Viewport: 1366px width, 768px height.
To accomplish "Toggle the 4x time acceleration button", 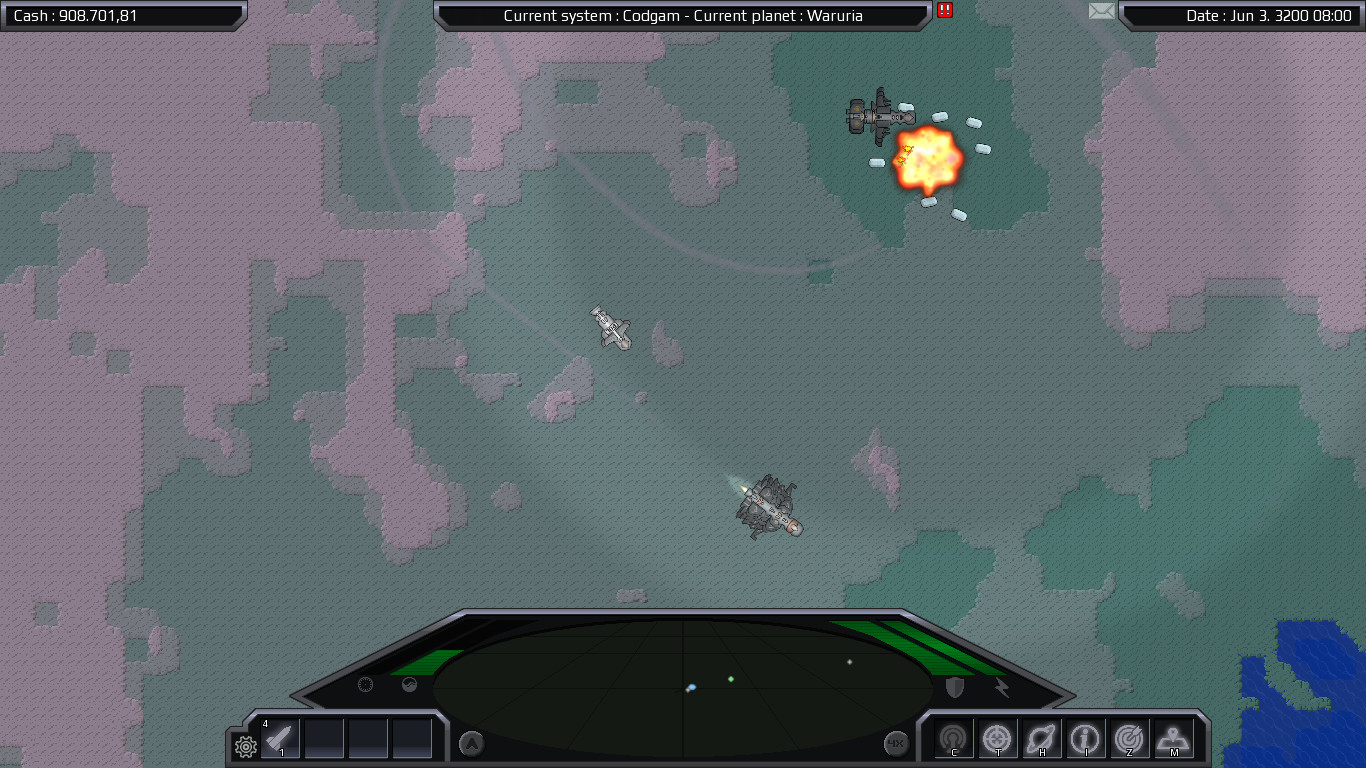I will [897, 742].
